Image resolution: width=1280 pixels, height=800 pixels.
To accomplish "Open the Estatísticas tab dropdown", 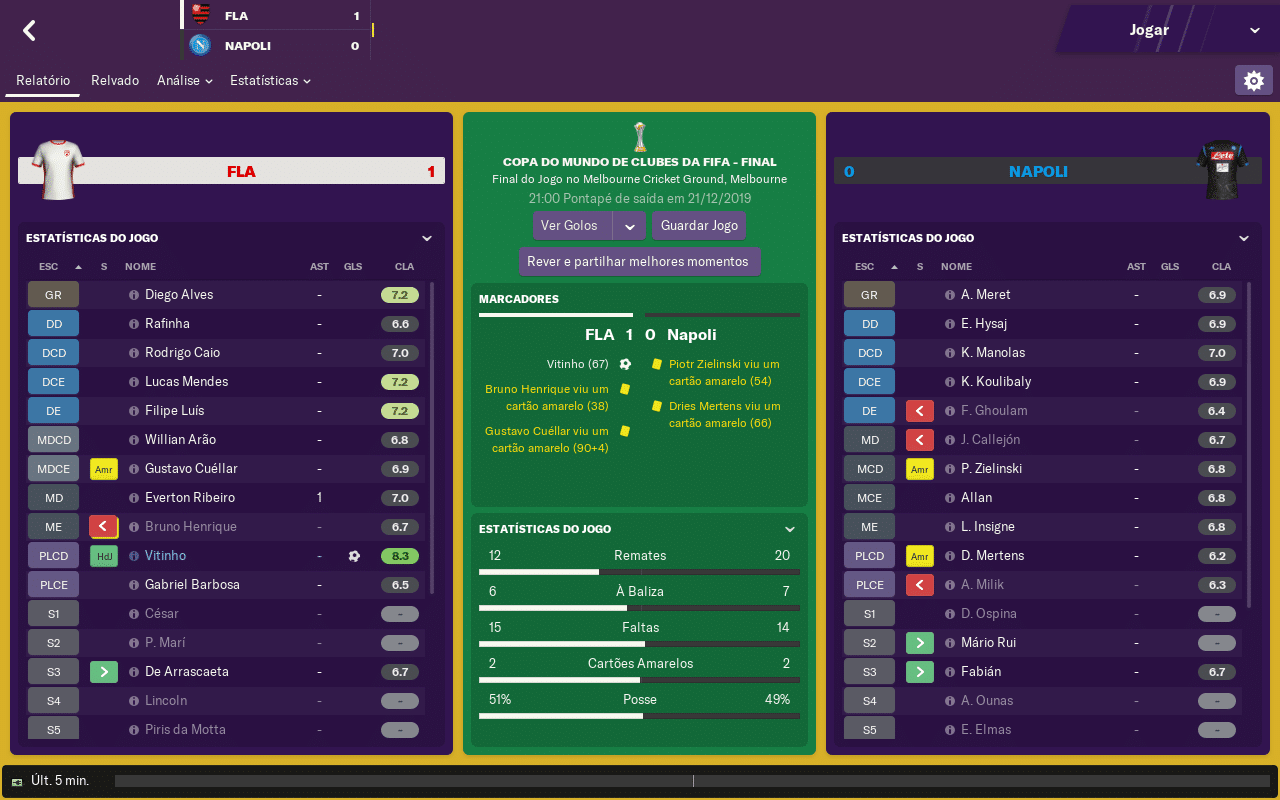I will point(270,81).
